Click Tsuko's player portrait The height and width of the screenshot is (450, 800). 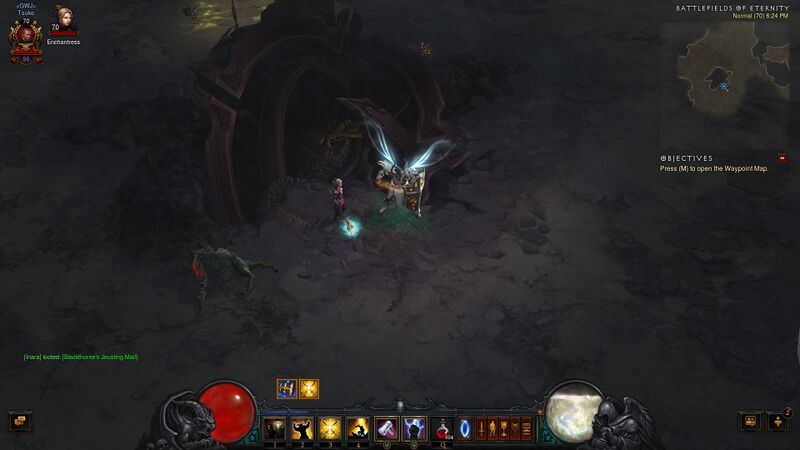tap(25, 35)
